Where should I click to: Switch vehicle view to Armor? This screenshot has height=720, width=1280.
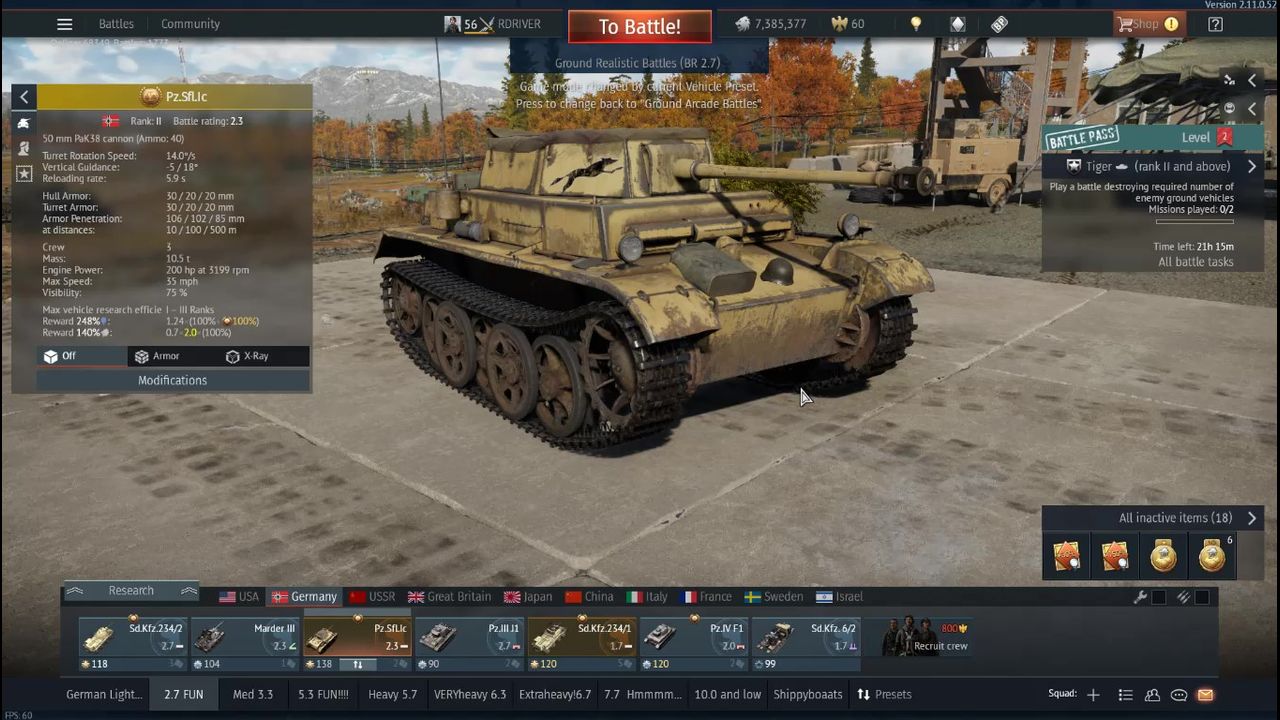click(x=157, y=356)
